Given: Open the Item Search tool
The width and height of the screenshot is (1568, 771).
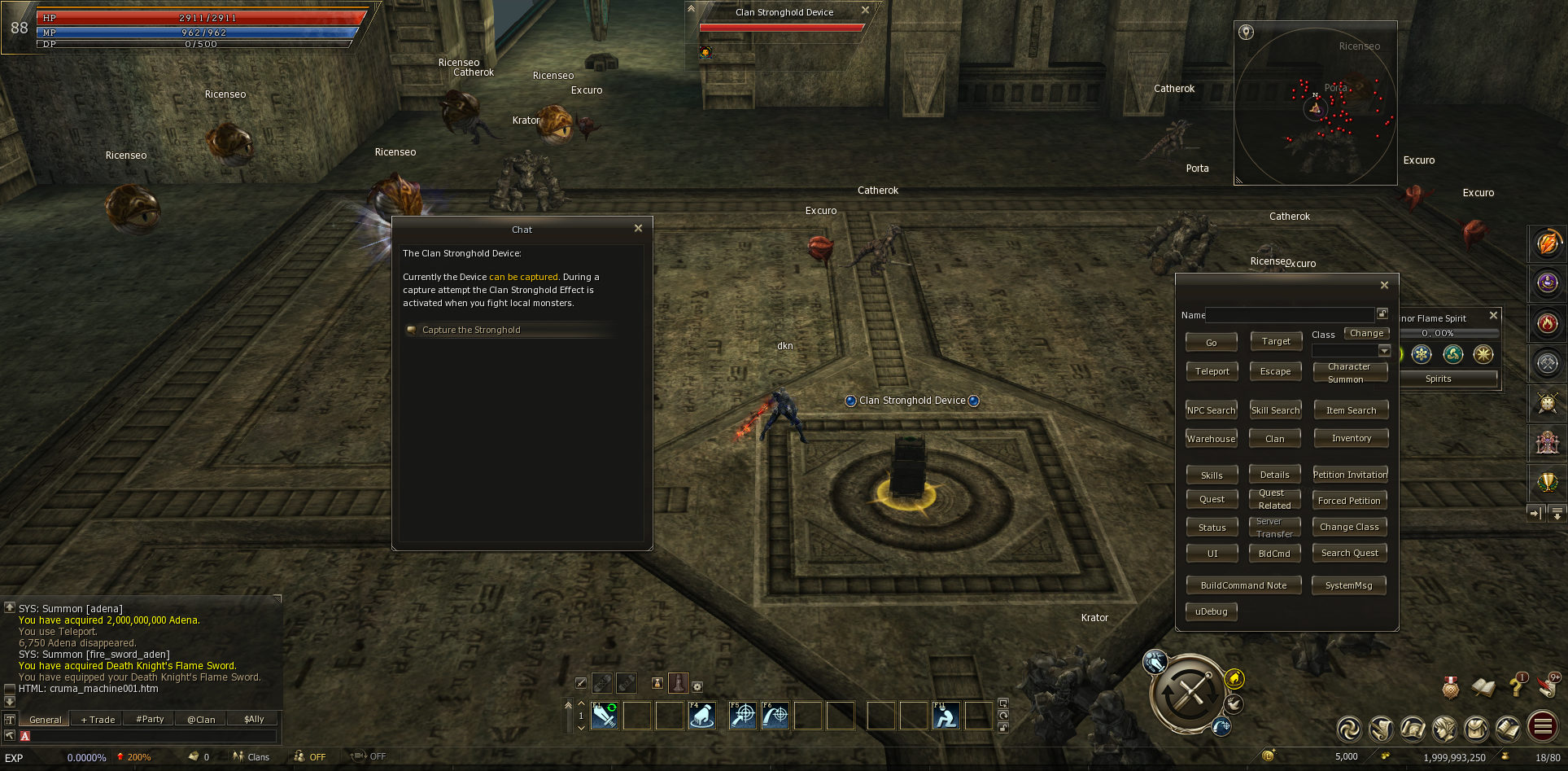Looking at the screenshot, I should click(x=1351, y=410).
